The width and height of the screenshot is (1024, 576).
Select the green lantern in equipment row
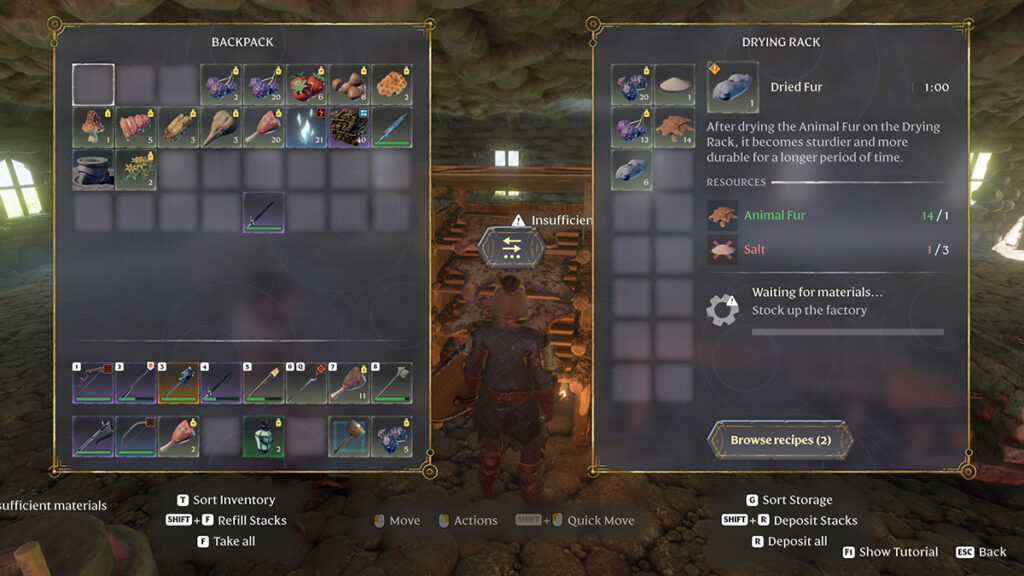click(264, 437)
